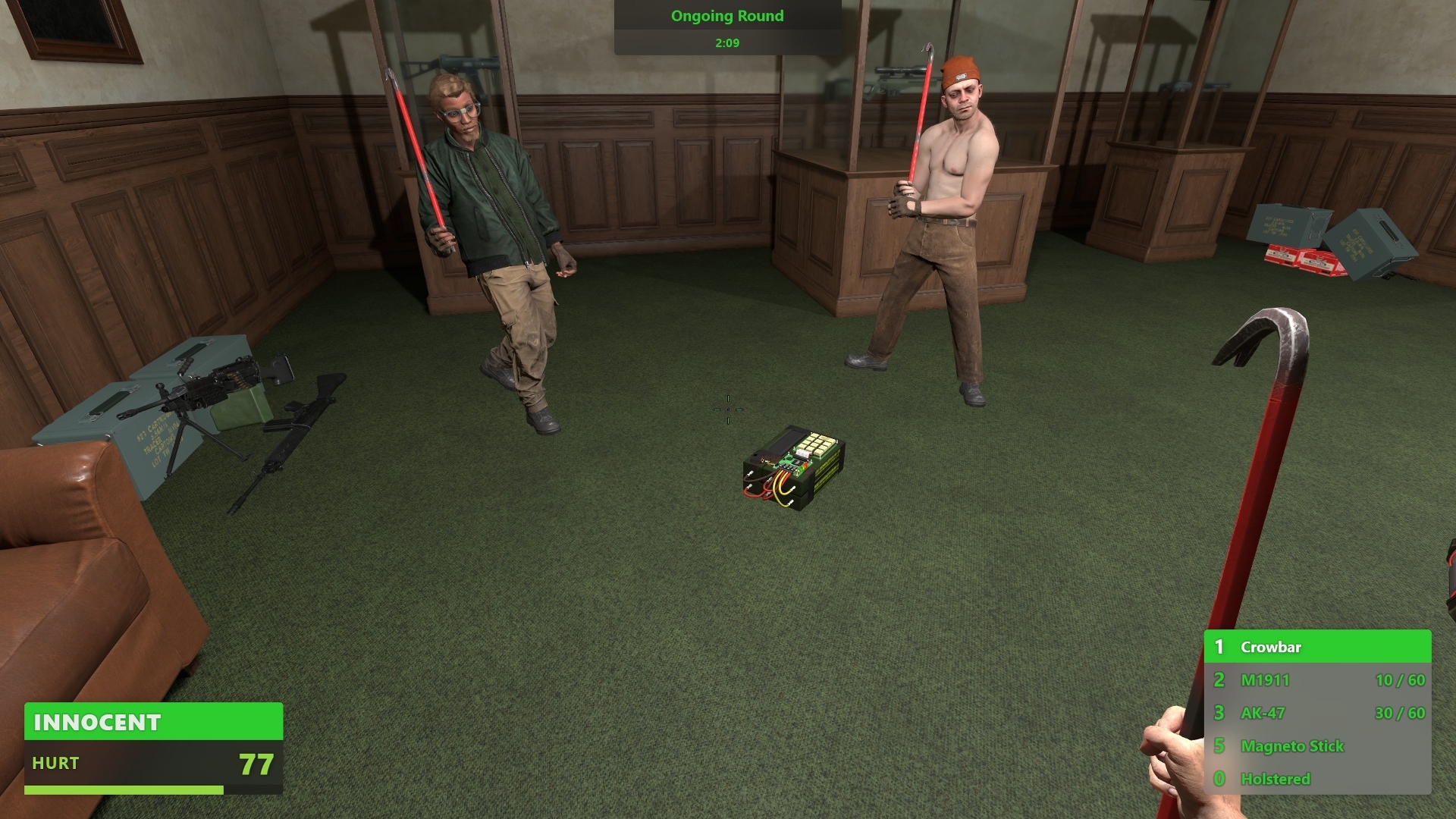Select the Crowbar weapon slot
The image size is (1456, 819).
coord(1316,647)
